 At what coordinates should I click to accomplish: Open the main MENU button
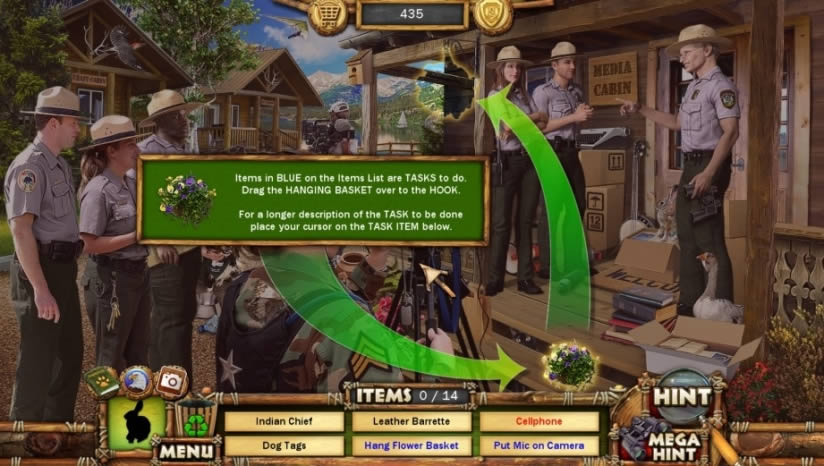coord(185,452)
